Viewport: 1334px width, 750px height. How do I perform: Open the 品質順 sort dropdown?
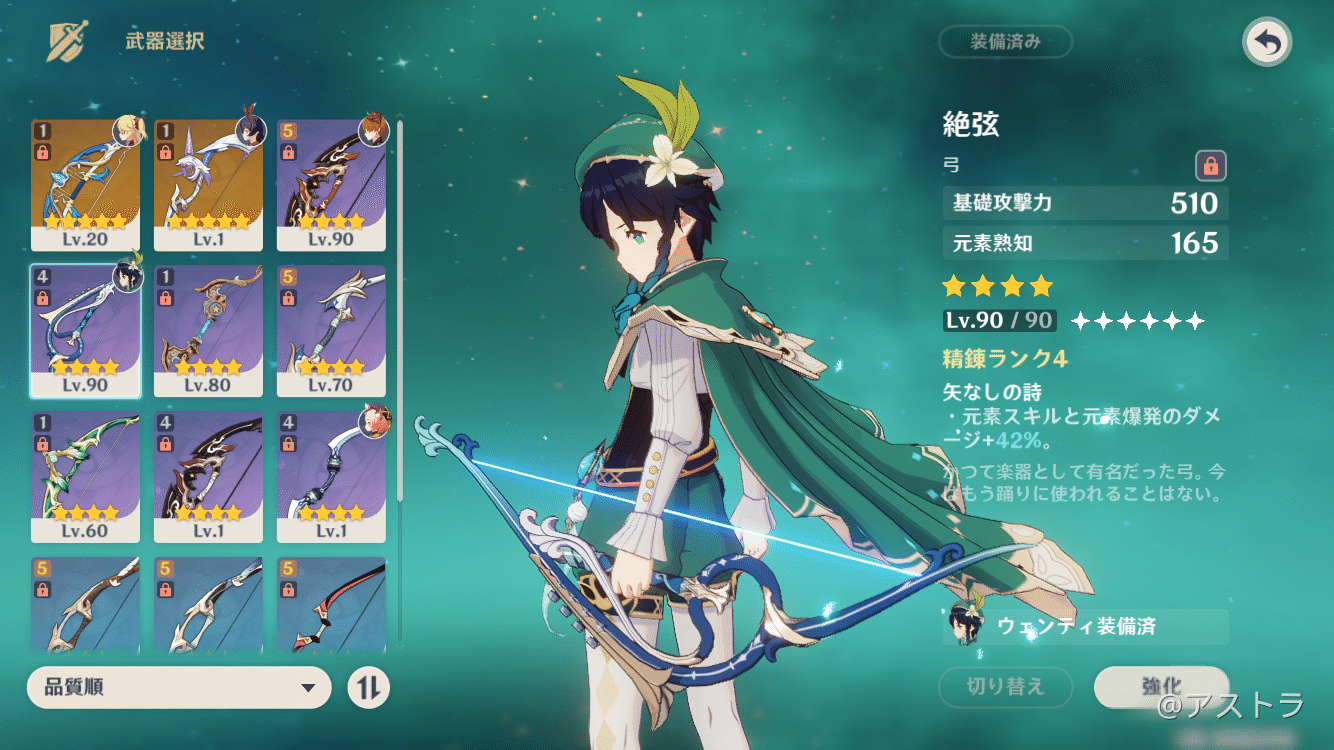pos(179,687)
